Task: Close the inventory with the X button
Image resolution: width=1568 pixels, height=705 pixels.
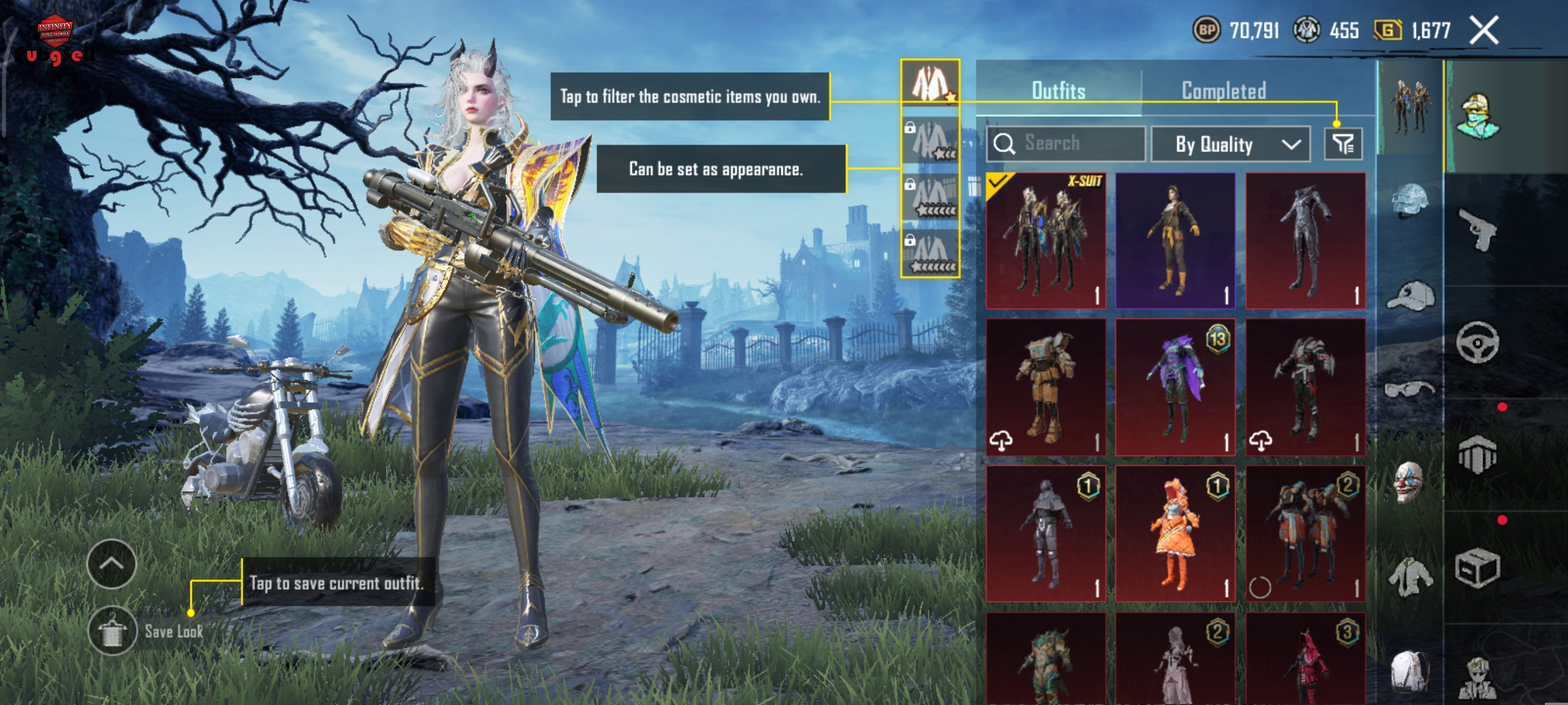Action: [1484, 31]
